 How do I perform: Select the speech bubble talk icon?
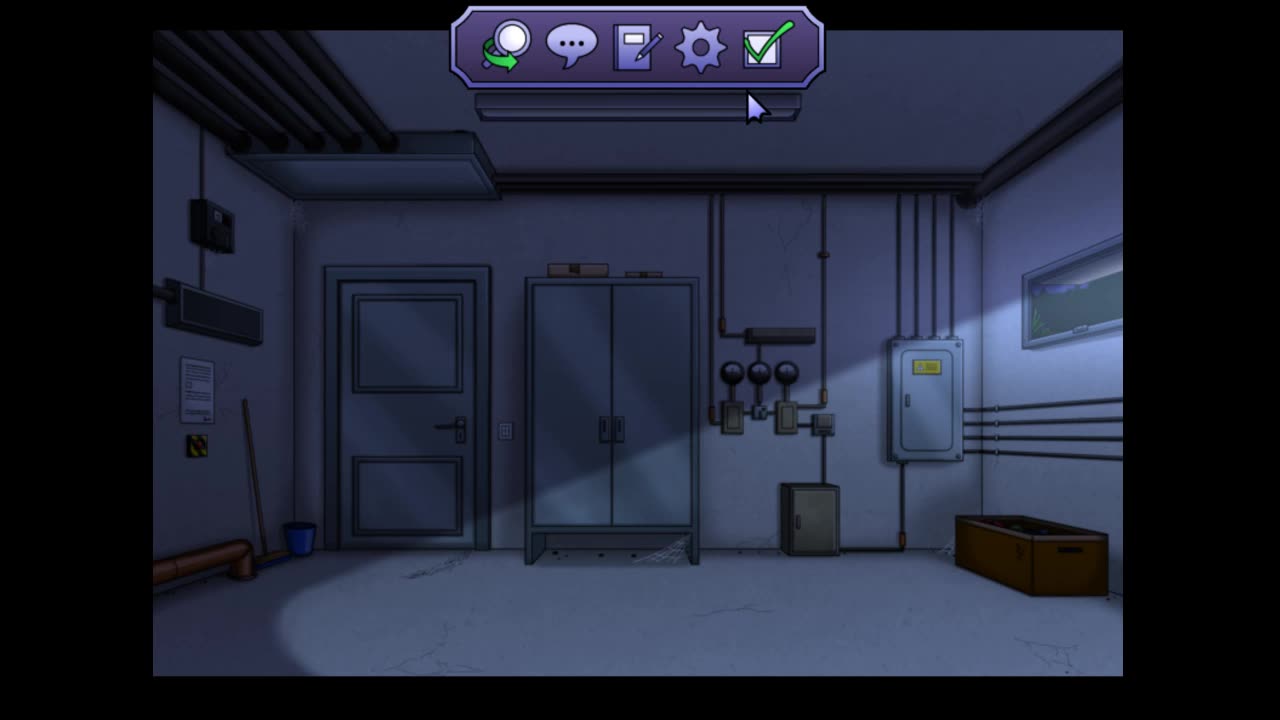coord(571,46)
